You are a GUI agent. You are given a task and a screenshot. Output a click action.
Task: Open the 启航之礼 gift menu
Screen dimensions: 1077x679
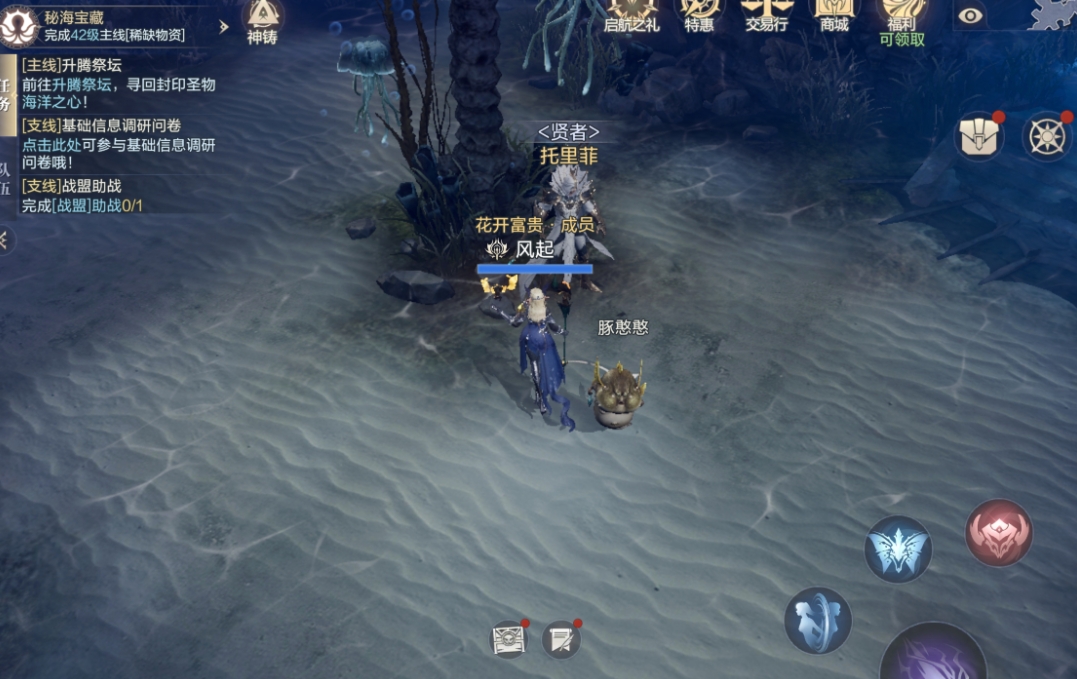(632, 16)
